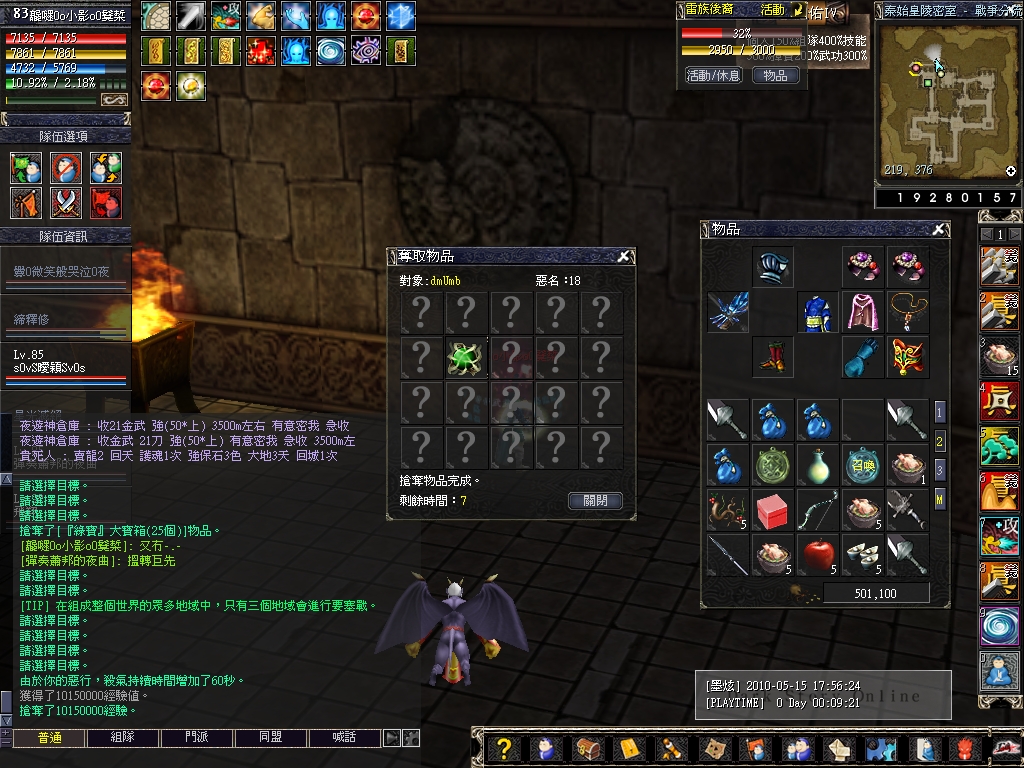Open help via yellow question mark icon
1024x768 pixels.
pyautogui.click(x=505, y=748)
